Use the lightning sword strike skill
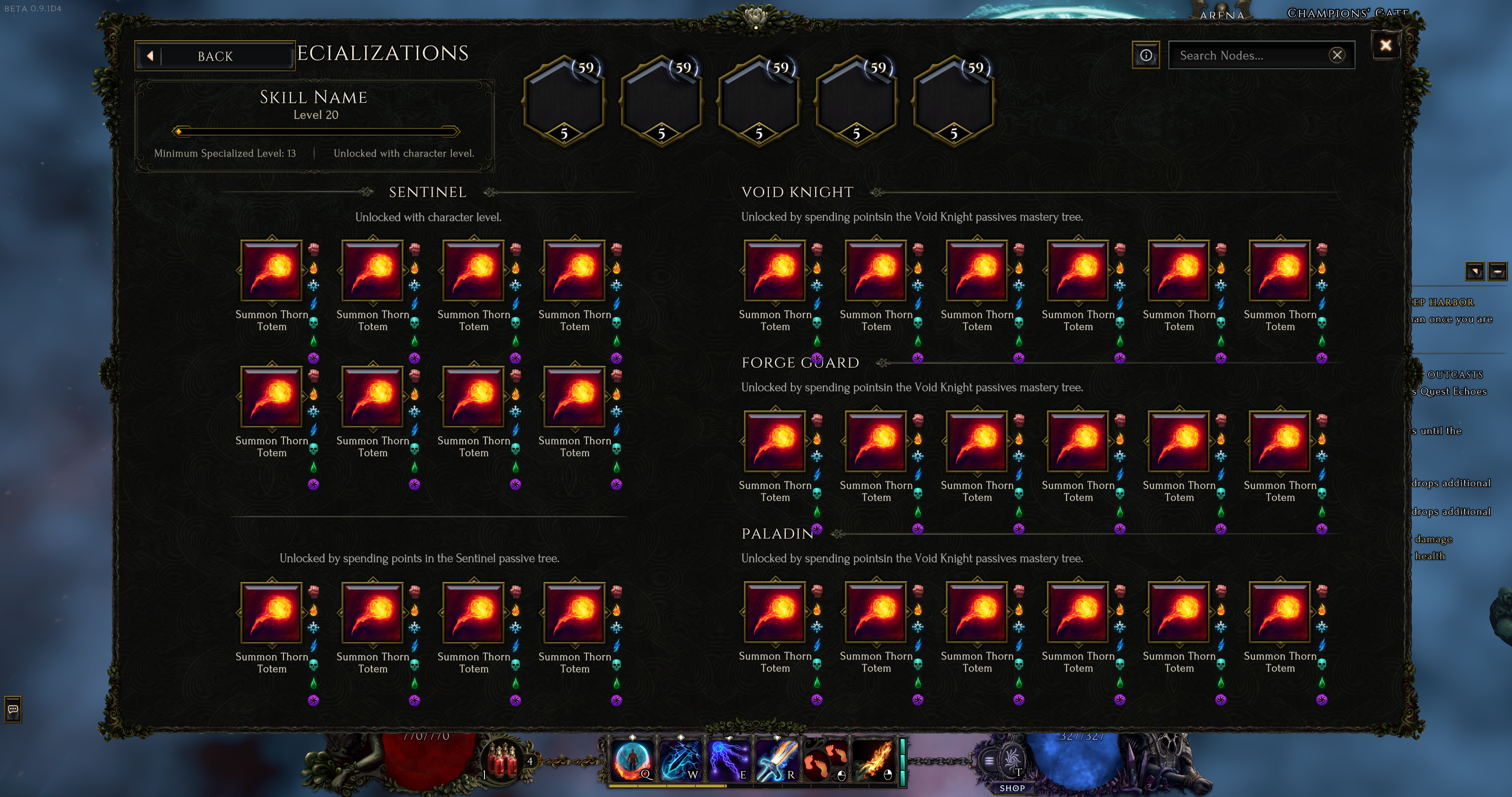 680,760
